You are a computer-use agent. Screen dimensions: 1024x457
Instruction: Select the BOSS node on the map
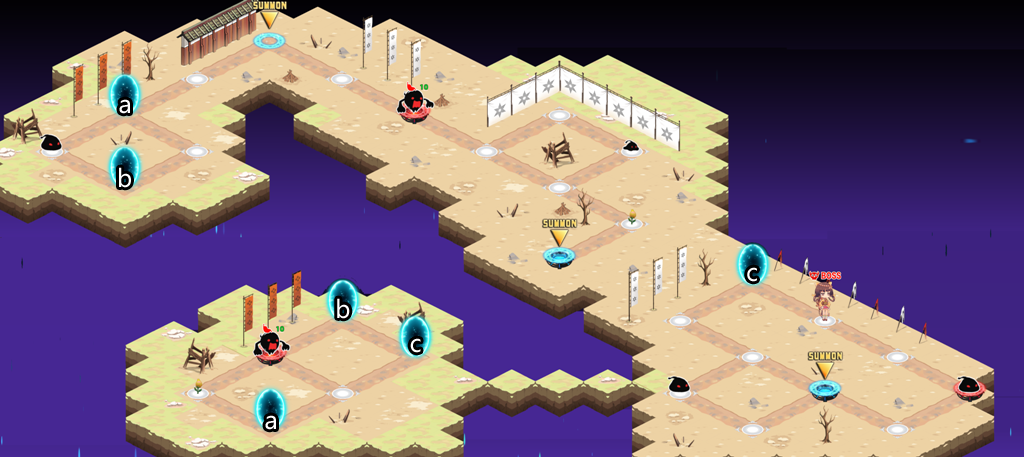click(824, 302)
